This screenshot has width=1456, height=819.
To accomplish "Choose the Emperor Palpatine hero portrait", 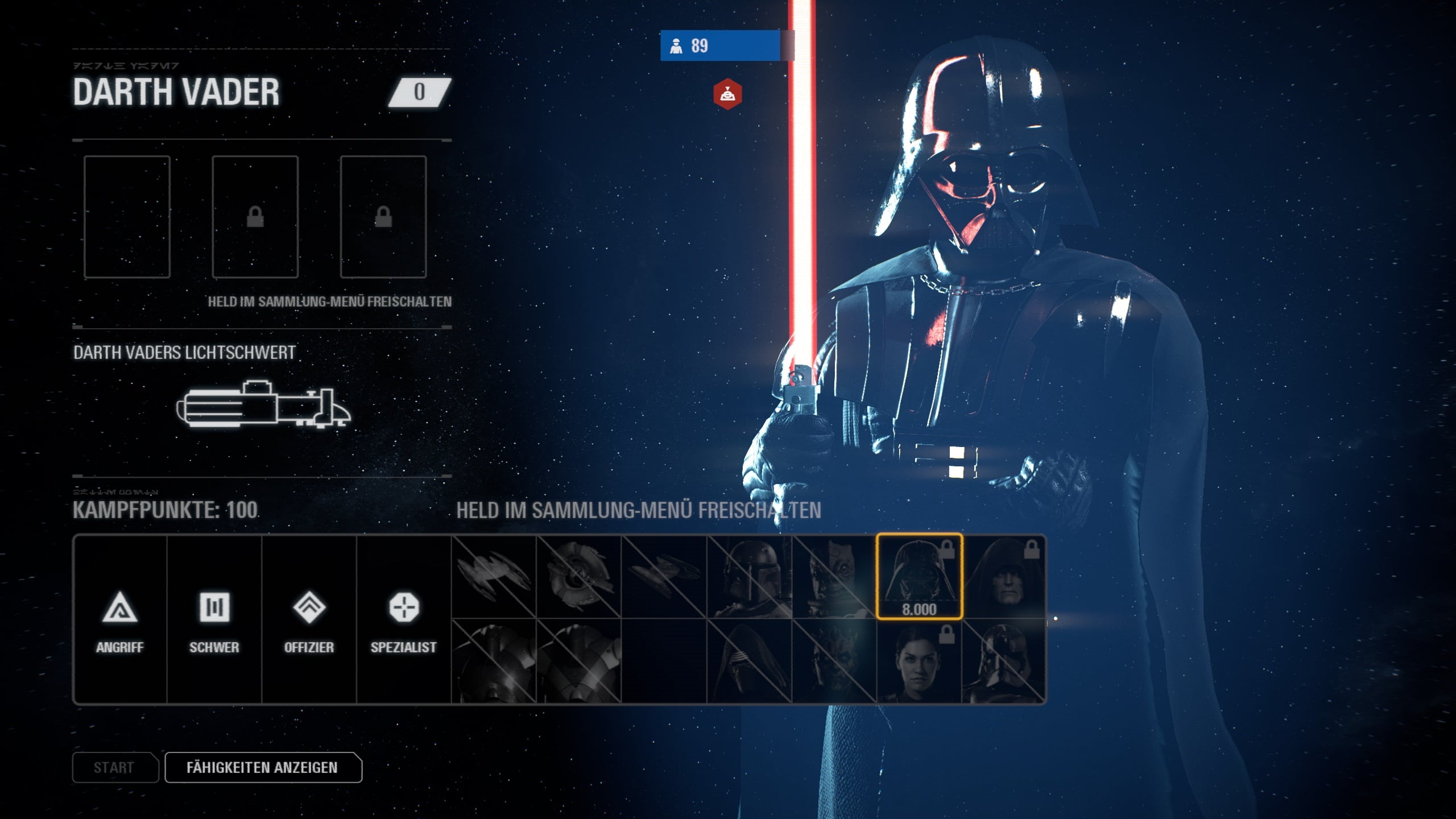I will 1004,576.
